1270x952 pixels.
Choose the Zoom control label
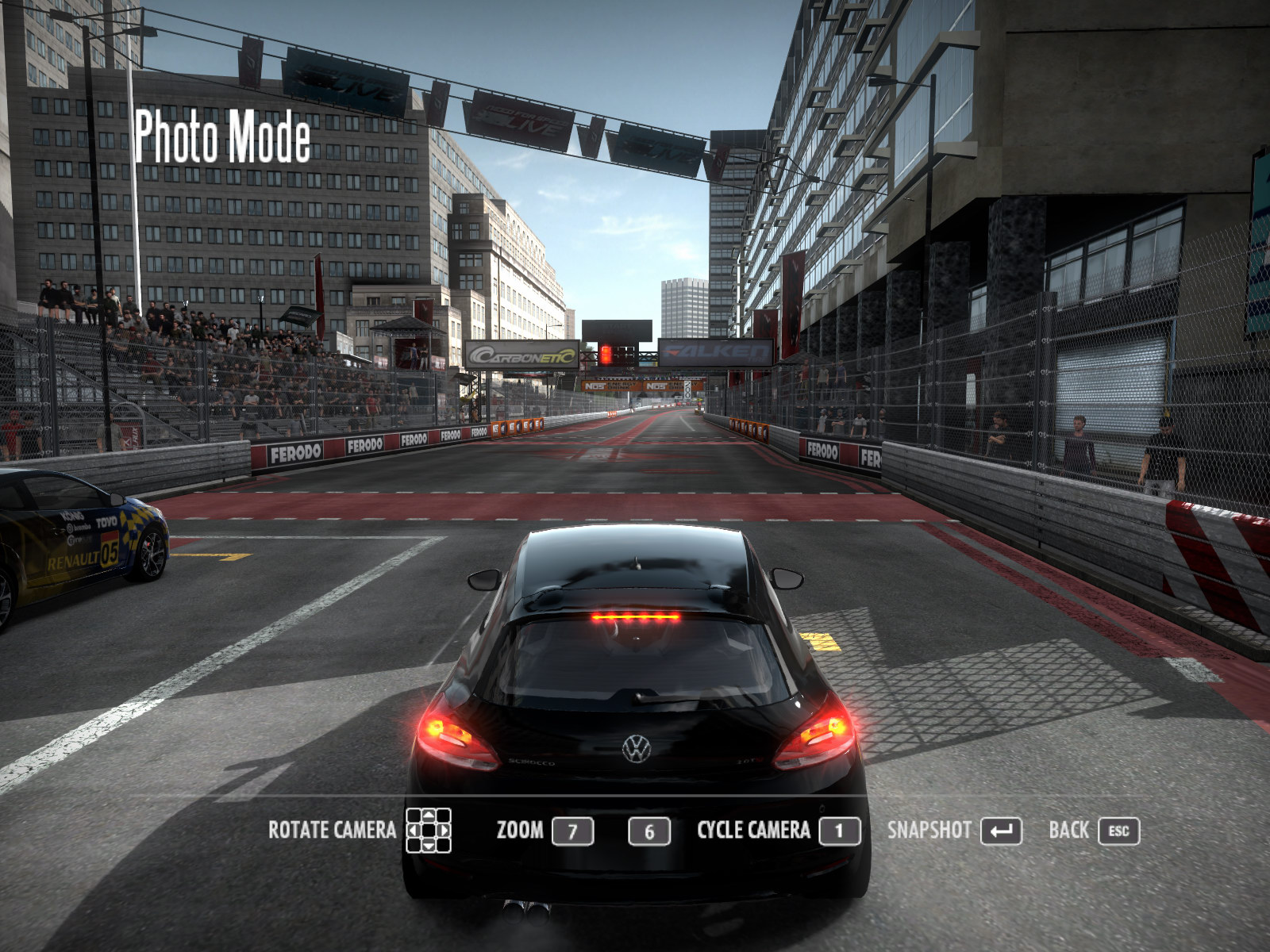[520, 831]
